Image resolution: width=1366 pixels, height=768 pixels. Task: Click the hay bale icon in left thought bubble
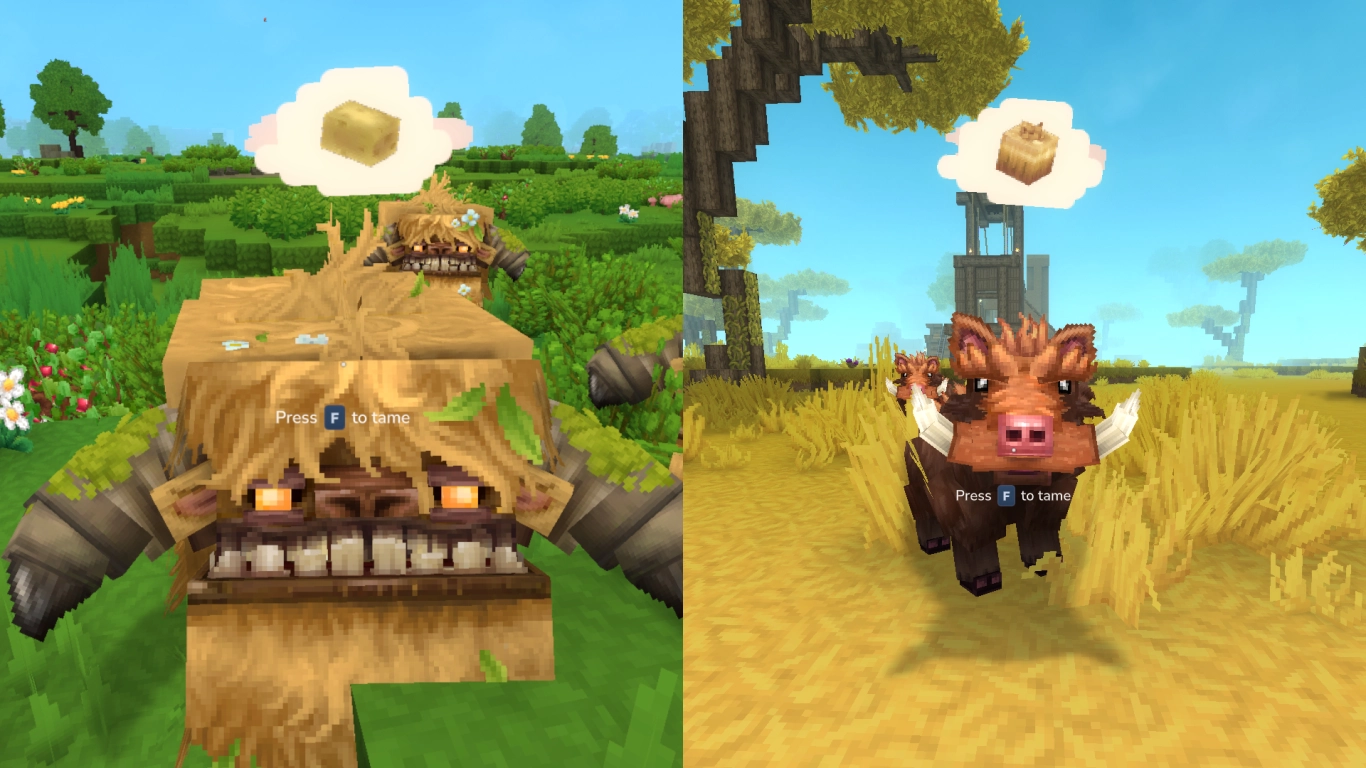pos(362,134)
